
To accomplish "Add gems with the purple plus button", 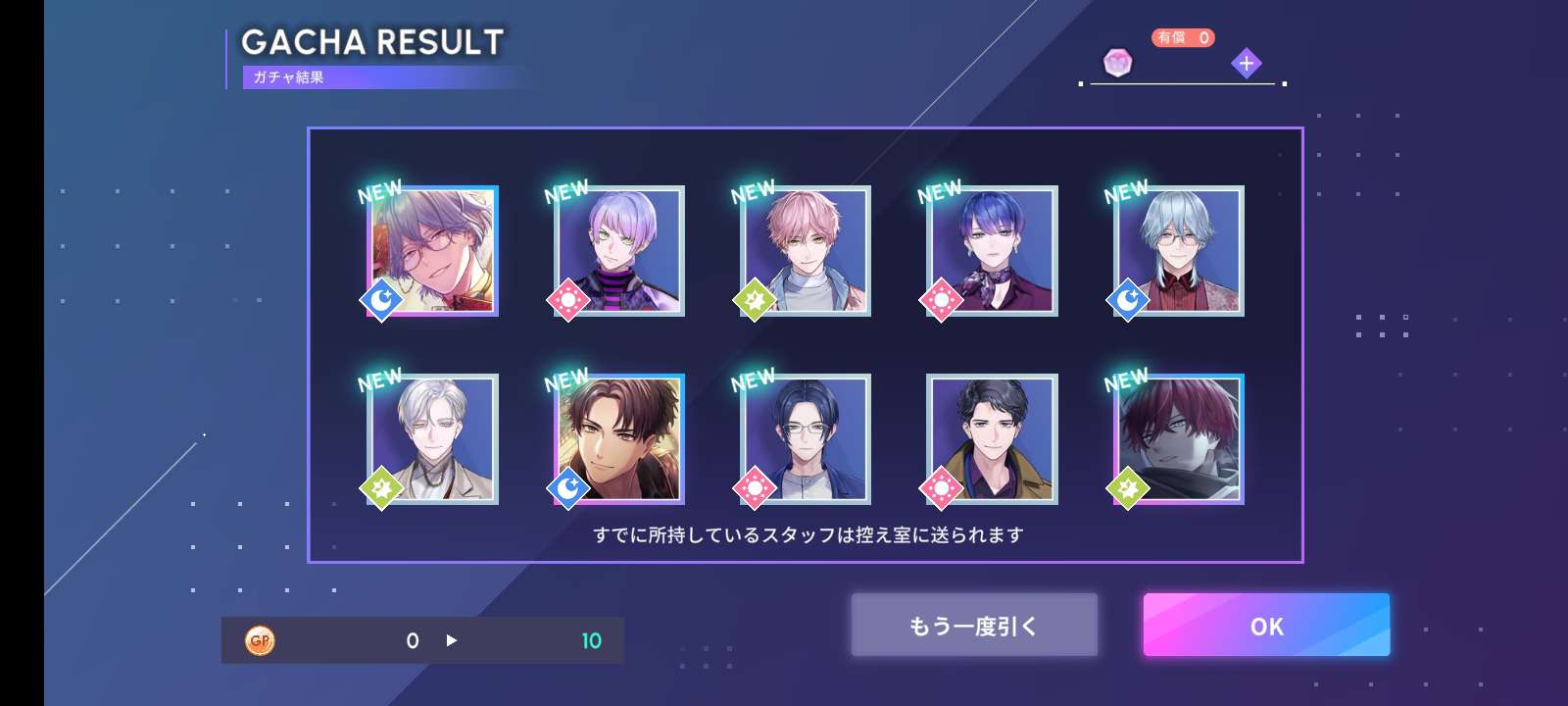I will (1246, 64).
